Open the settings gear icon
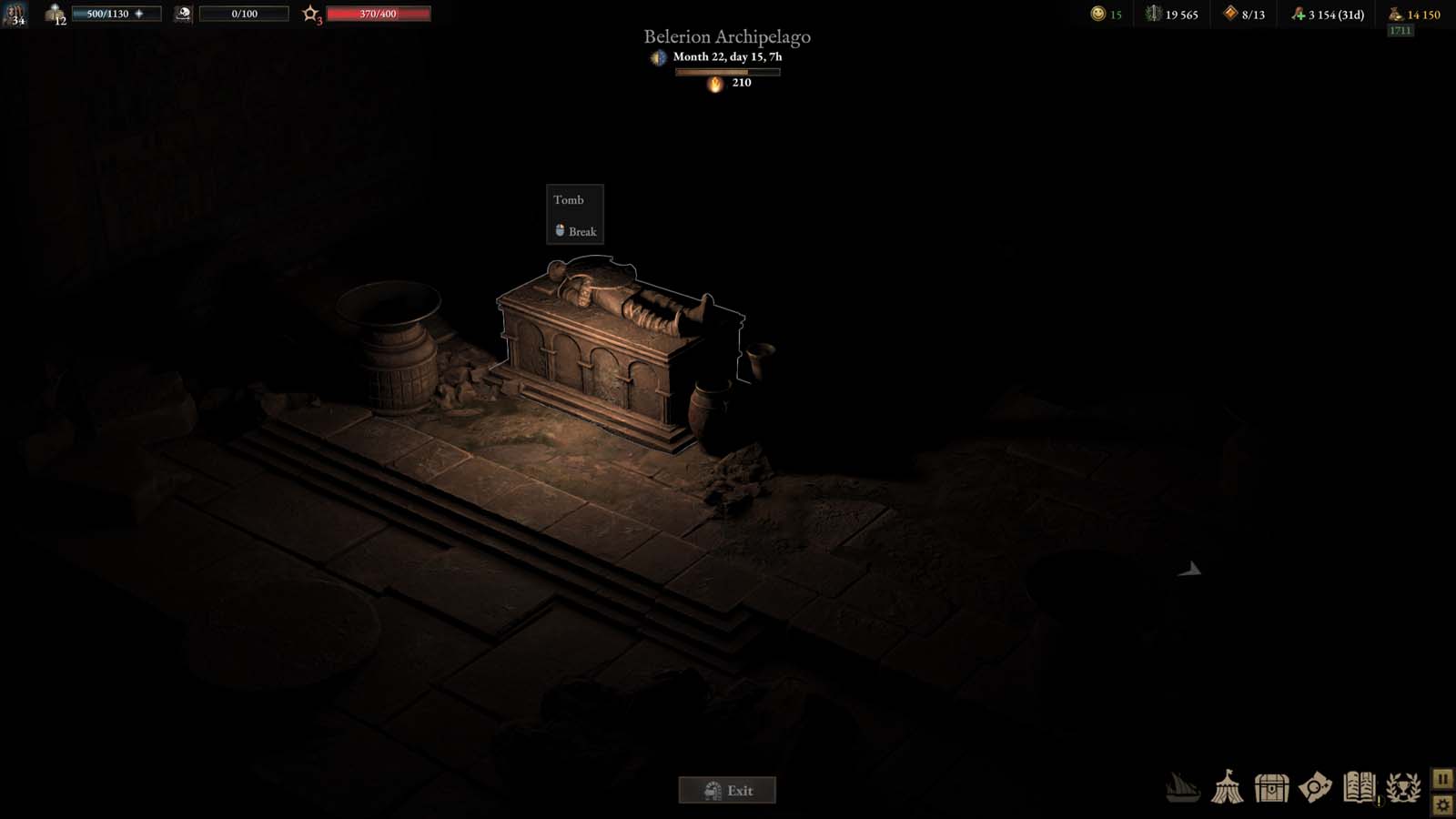The width and height of the screenshot is (1456, 819). click(x=1442, y=804)
